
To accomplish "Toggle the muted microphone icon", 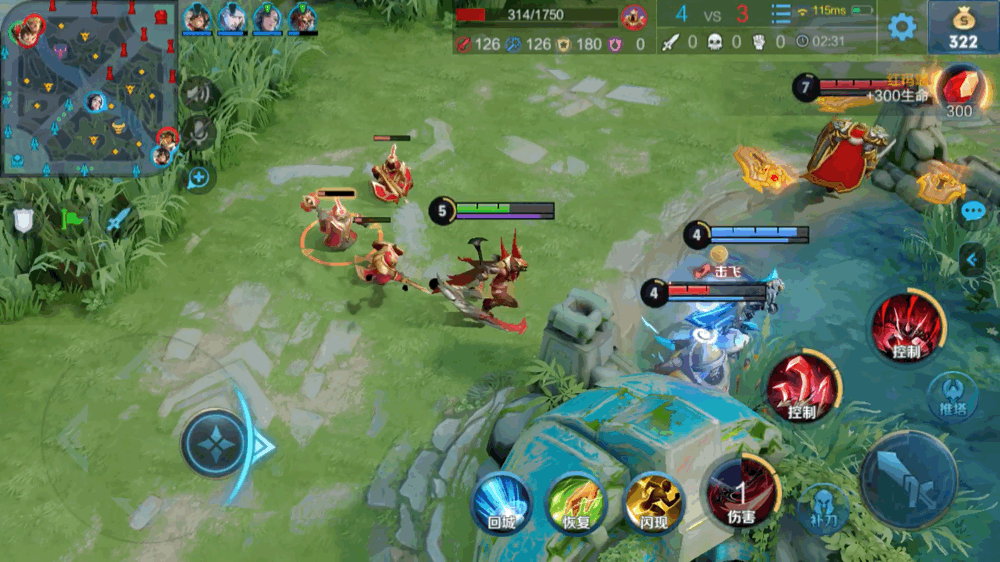I will 199,134.
